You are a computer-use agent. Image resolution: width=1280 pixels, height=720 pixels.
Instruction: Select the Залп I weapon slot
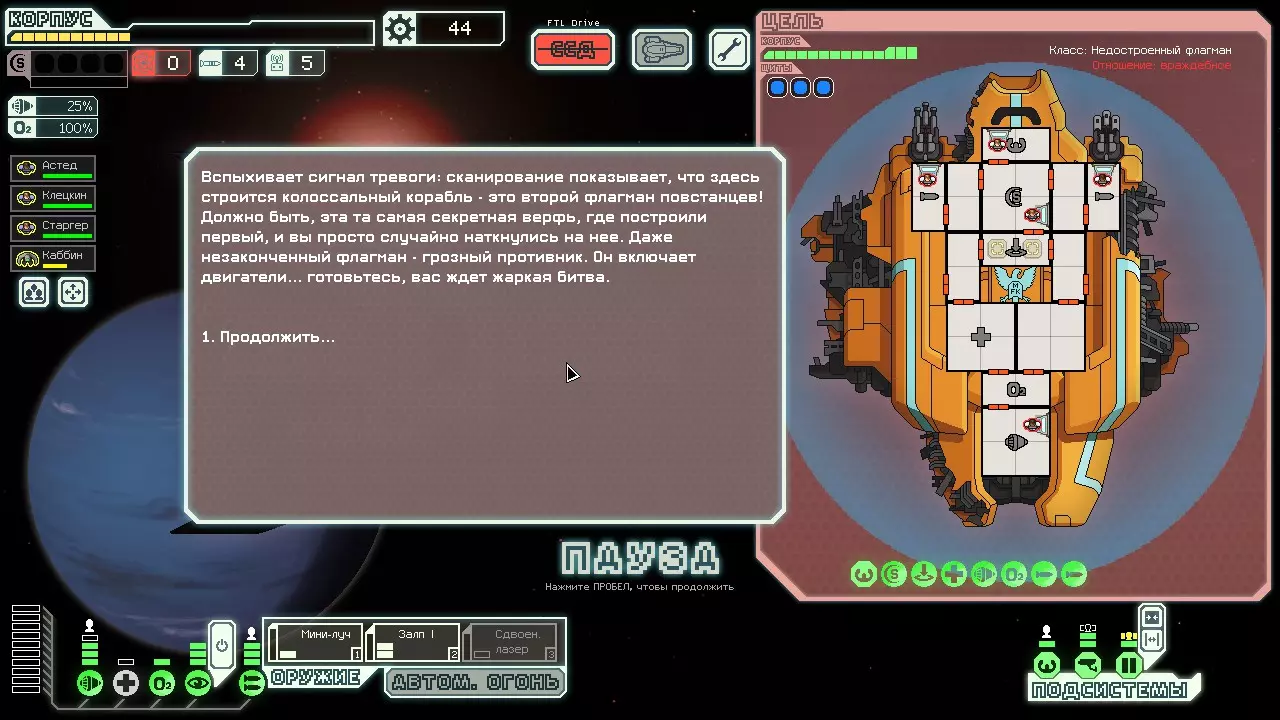[415, 642]
